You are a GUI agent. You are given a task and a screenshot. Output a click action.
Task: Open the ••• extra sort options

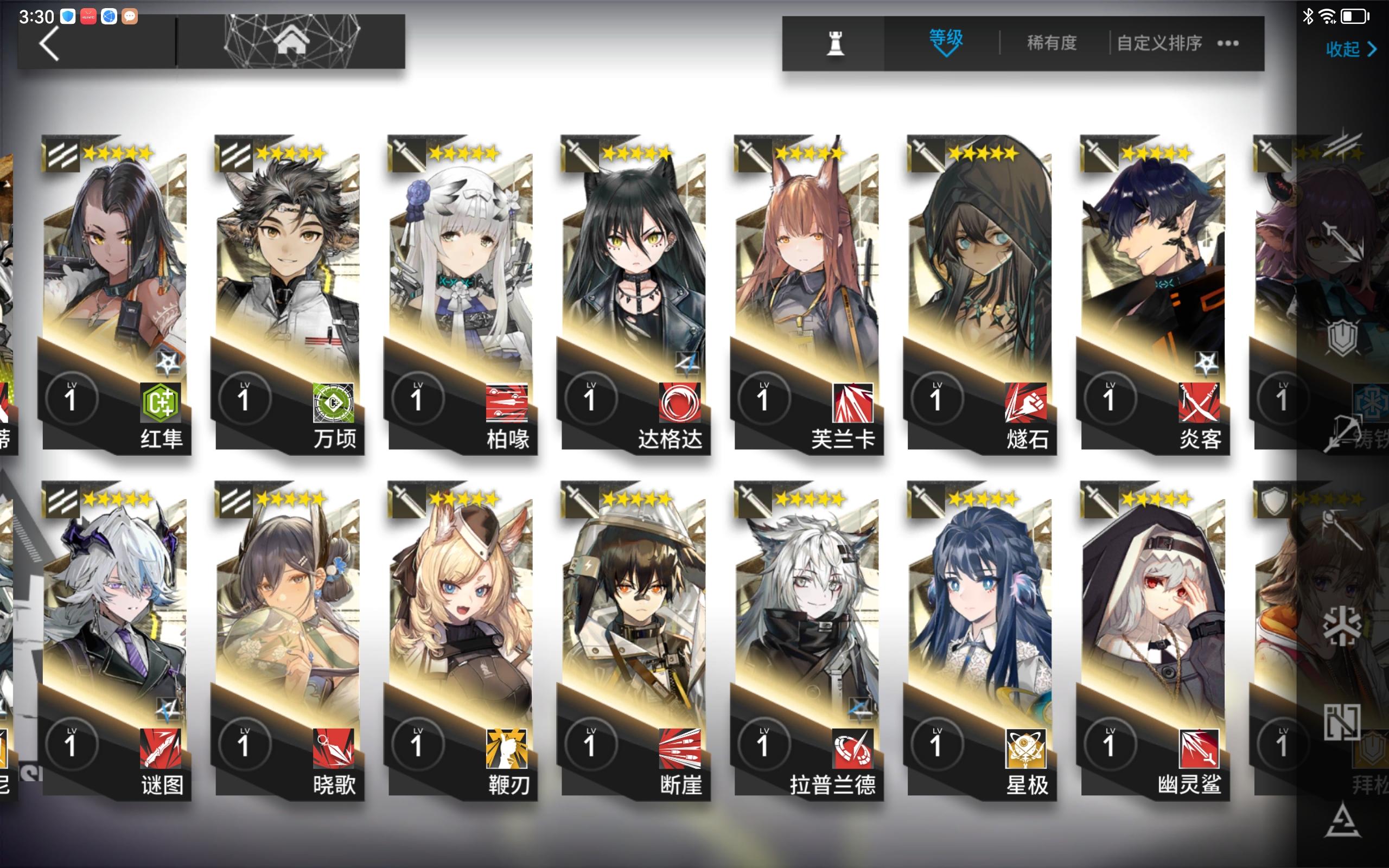(x=1228, y=43)
